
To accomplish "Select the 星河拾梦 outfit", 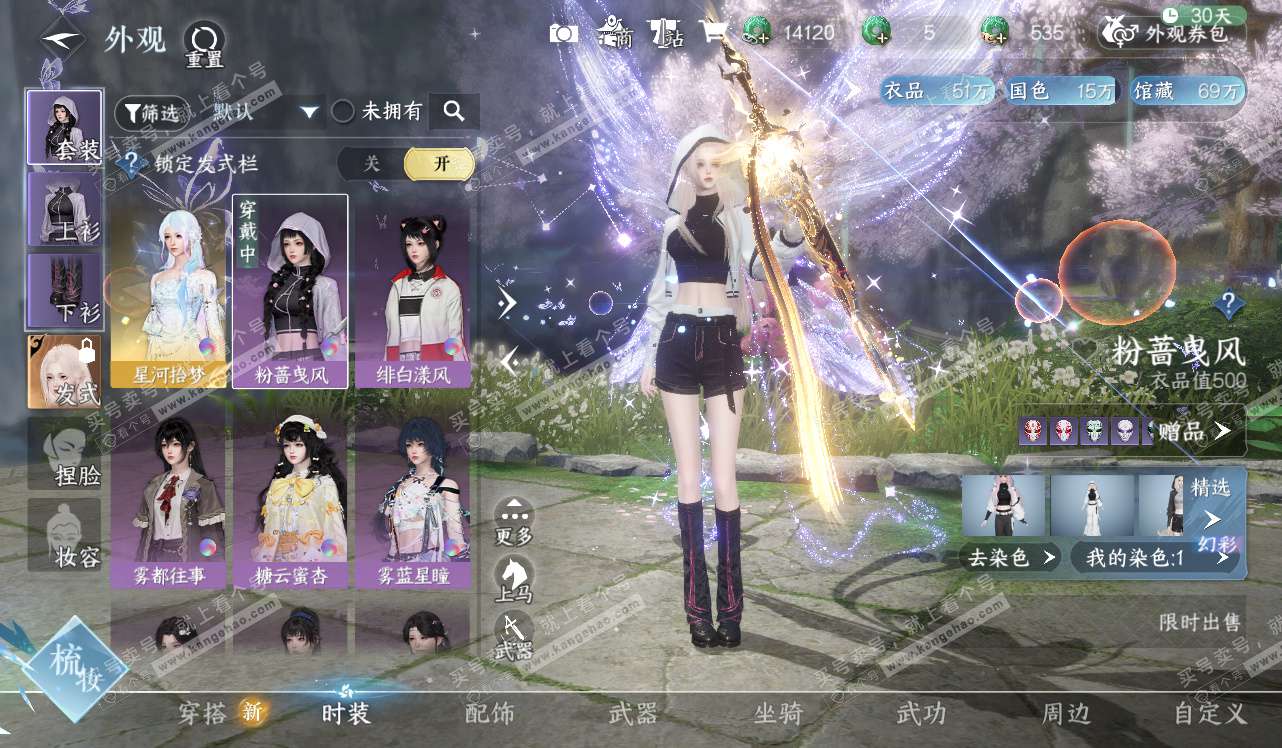I will click(x=168, y=290).
